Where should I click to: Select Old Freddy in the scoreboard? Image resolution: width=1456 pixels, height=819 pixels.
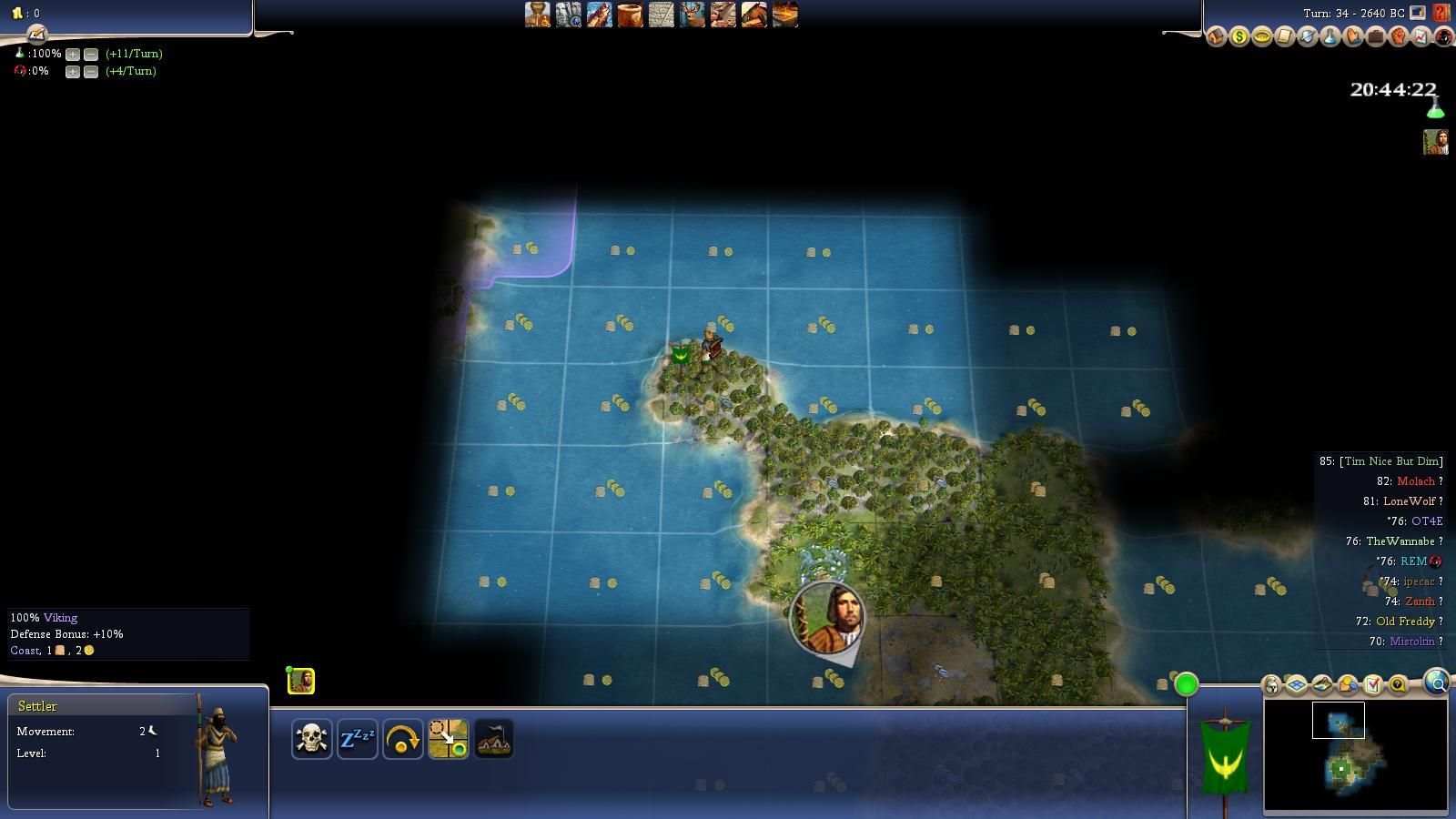coord(1404,622)
